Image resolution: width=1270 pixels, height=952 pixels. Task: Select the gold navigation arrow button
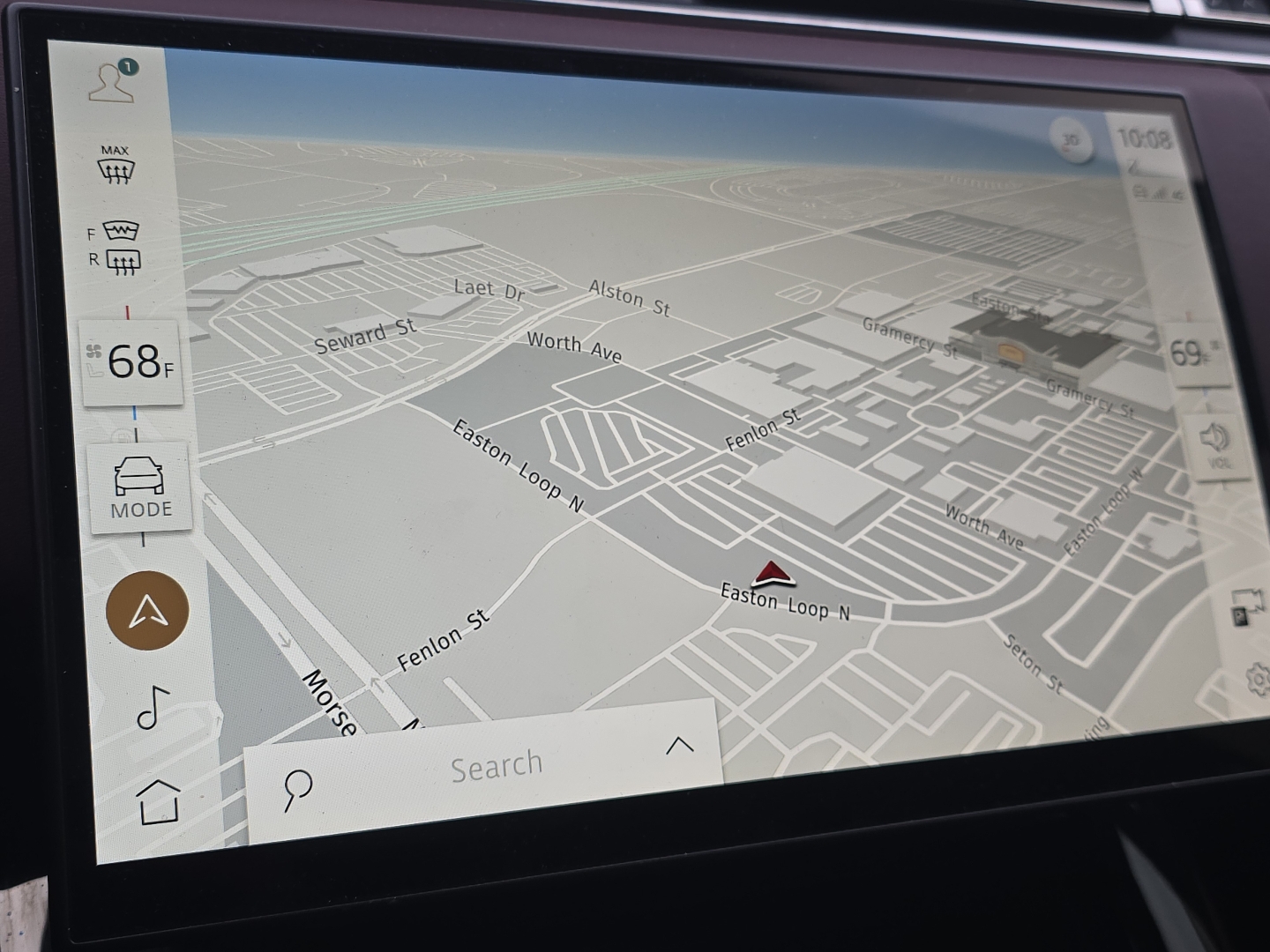(x=147, y=611)
